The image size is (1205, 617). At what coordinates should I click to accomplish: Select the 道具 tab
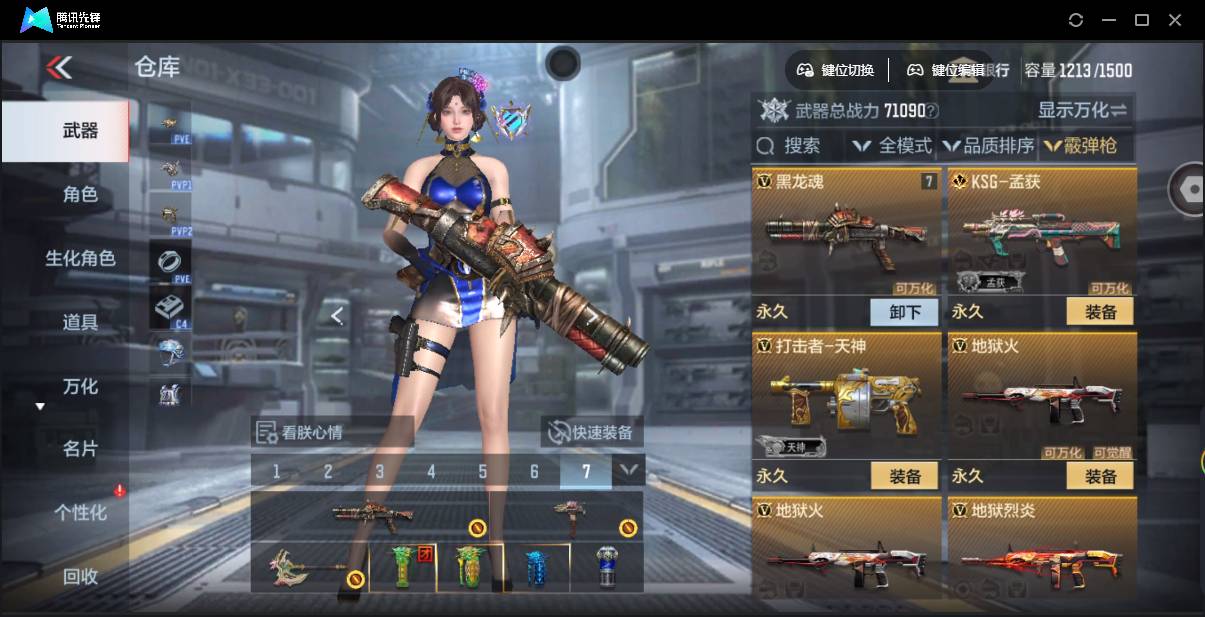(x=80, y=322)
